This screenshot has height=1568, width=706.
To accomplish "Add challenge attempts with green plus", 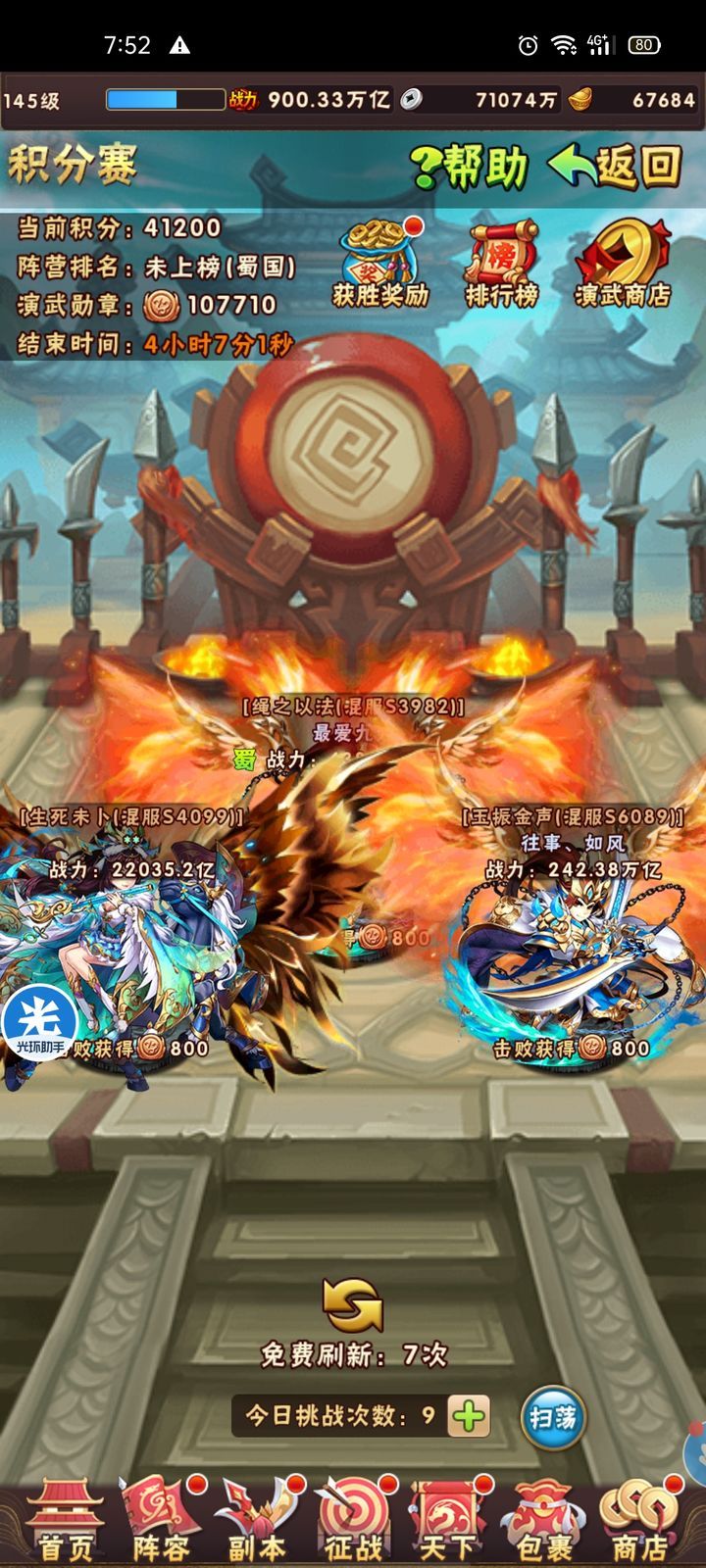I will point(469,1416).
